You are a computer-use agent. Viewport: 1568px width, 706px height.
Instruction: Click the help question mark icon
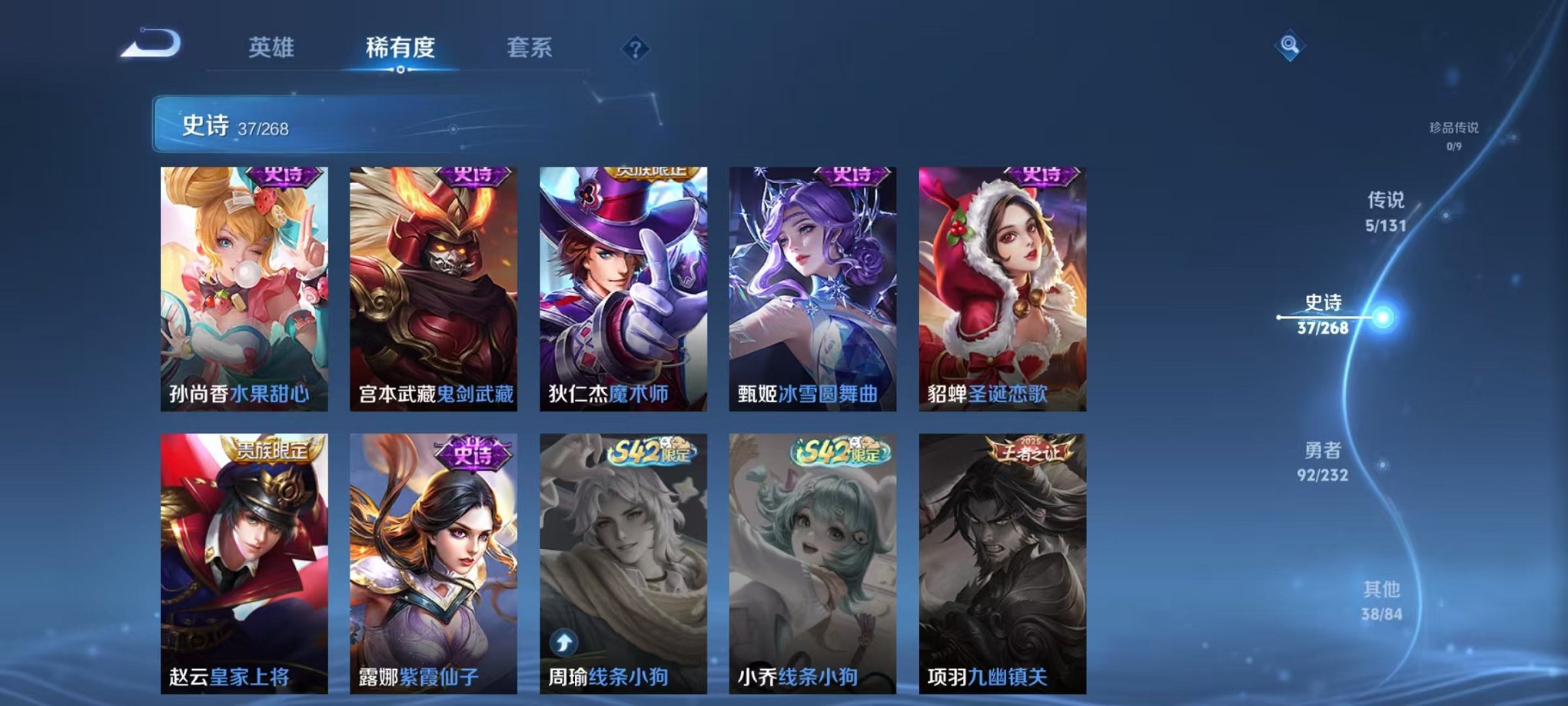point(633,50)
